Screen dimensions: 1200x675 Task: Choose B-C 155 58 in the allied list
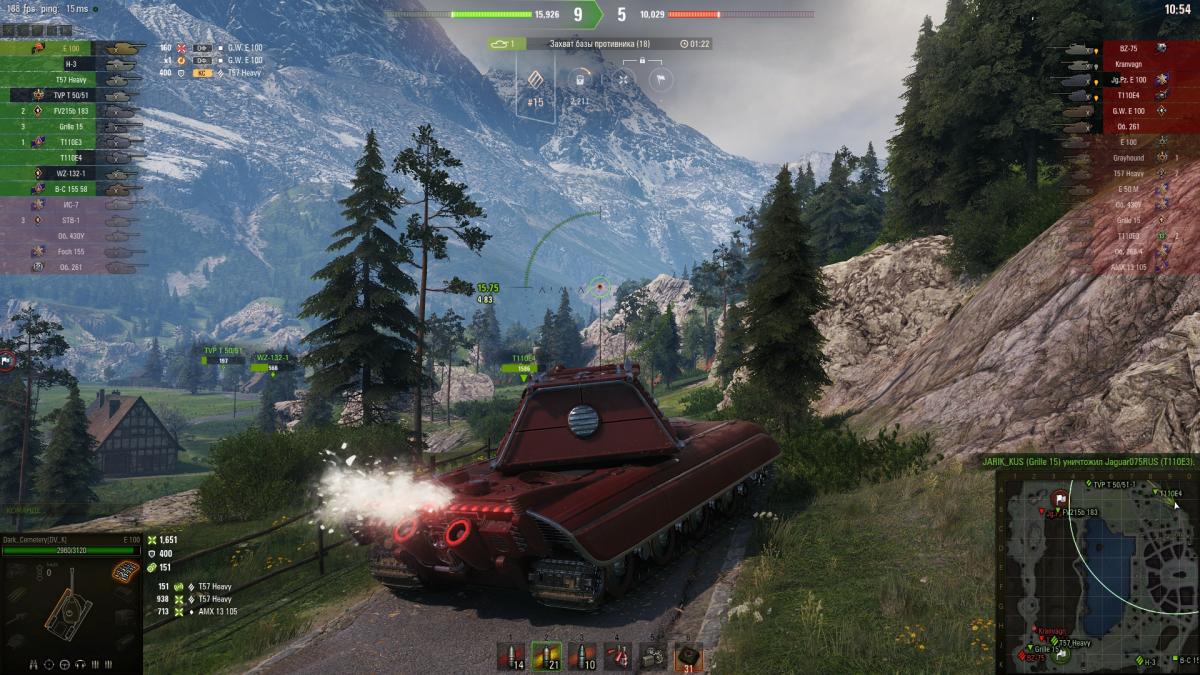pos(70,188)
